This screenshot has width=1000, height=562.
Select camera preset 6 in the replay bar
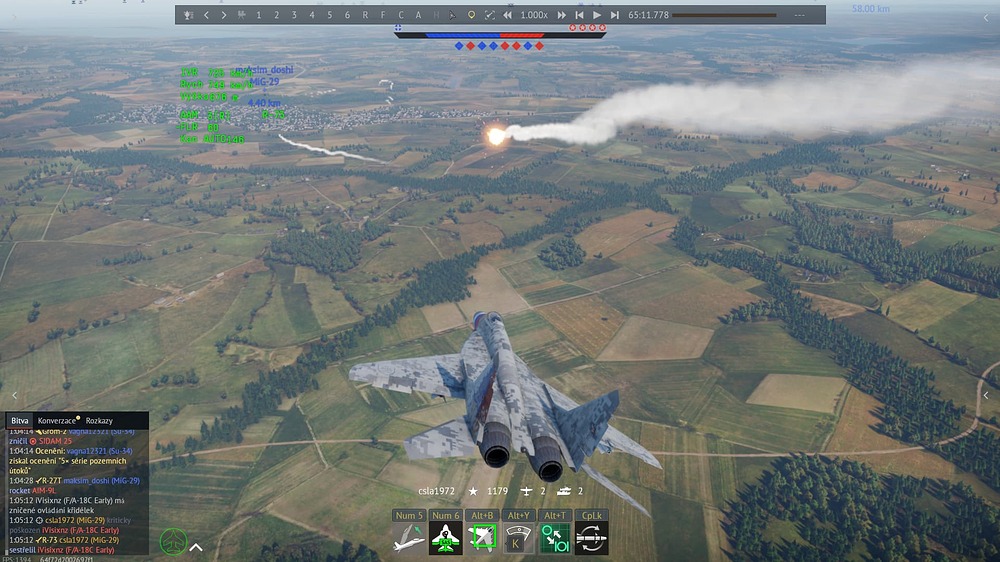tap(347, 15)
